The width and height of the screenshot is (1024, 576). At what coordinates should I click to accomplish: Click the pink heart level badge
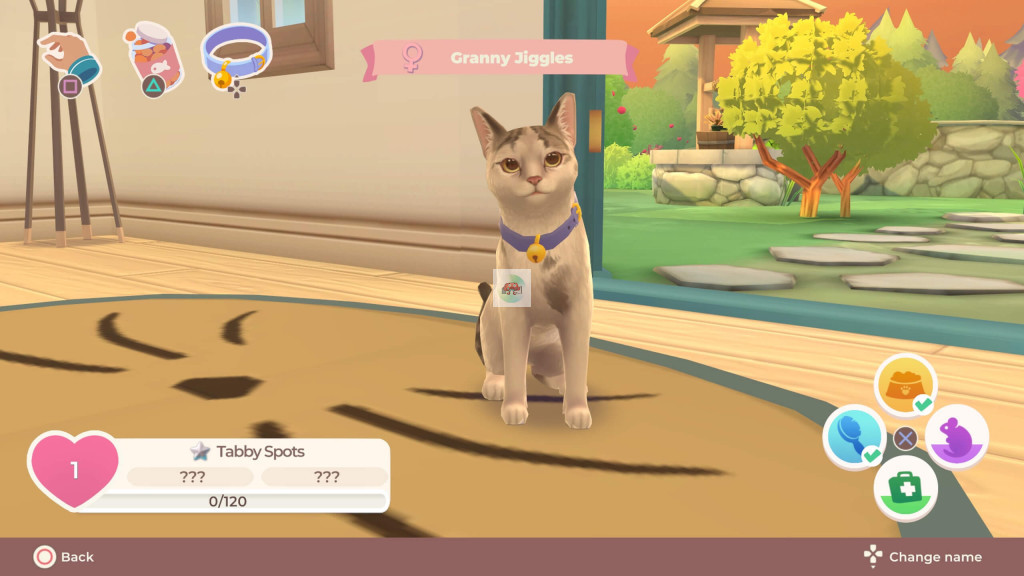click(73, 469)
